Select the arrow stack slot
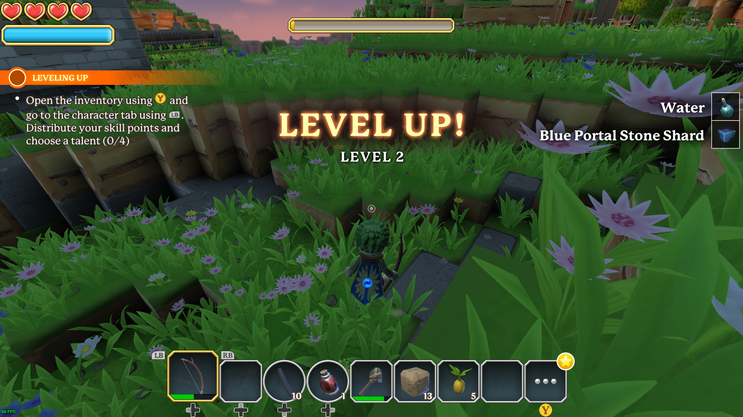Screen dimensions: 743x417 tap(284, 381)
